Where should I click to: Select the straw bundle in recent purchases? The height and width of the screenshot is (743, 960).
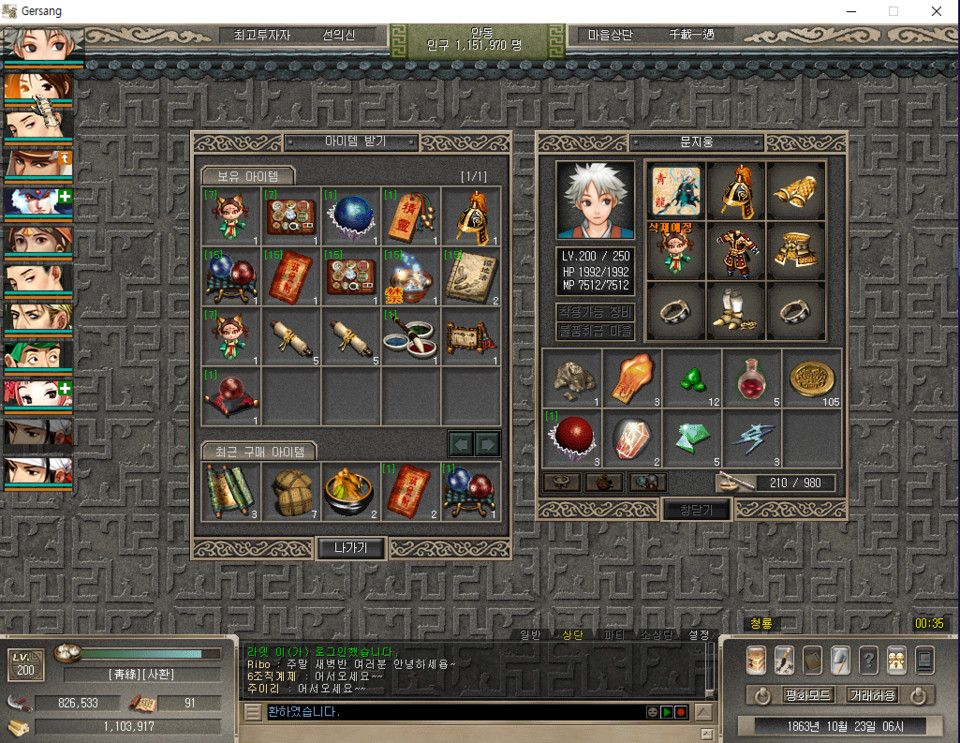click(x=291, y=491)
